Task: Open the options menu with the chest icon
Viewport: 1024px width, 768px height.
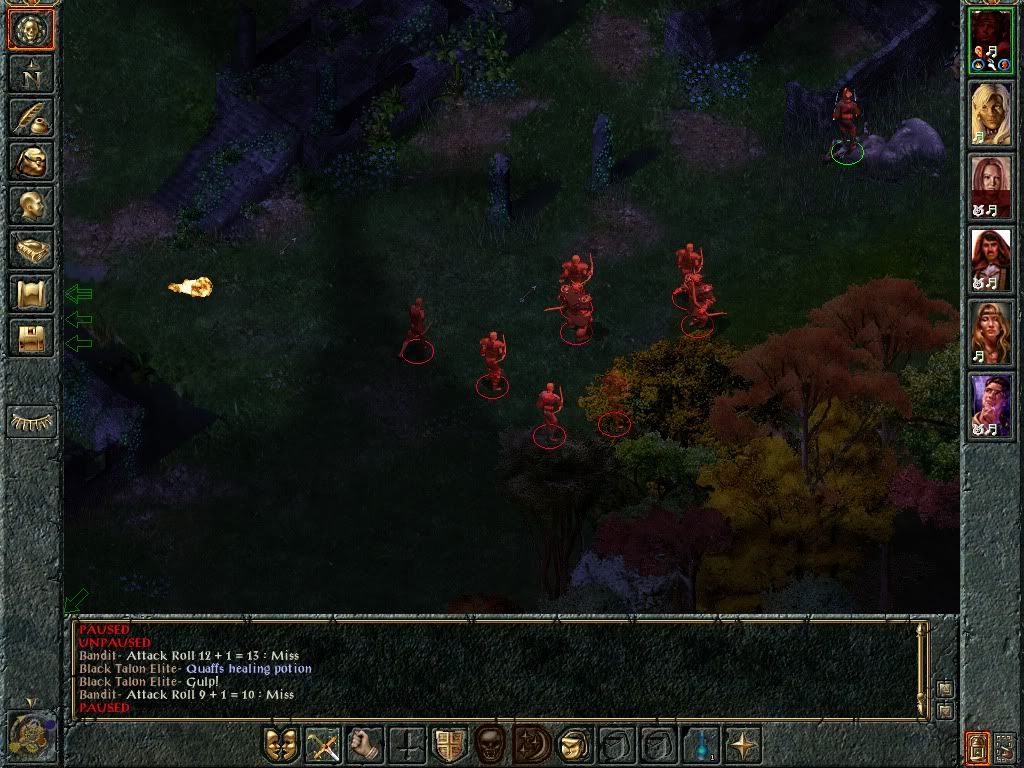Action: pos(31,337)
